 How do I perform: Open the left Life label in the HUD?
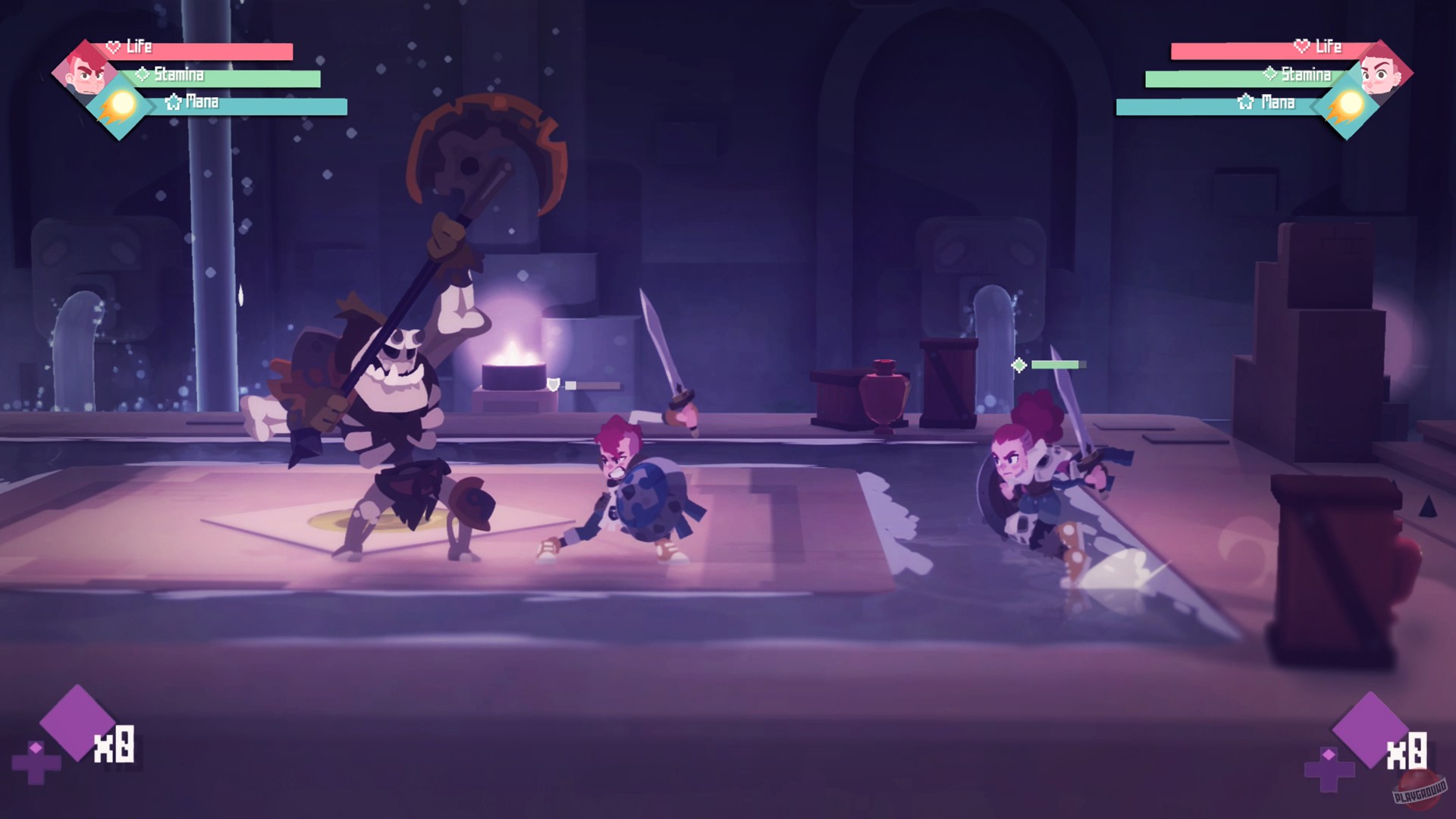139,48
